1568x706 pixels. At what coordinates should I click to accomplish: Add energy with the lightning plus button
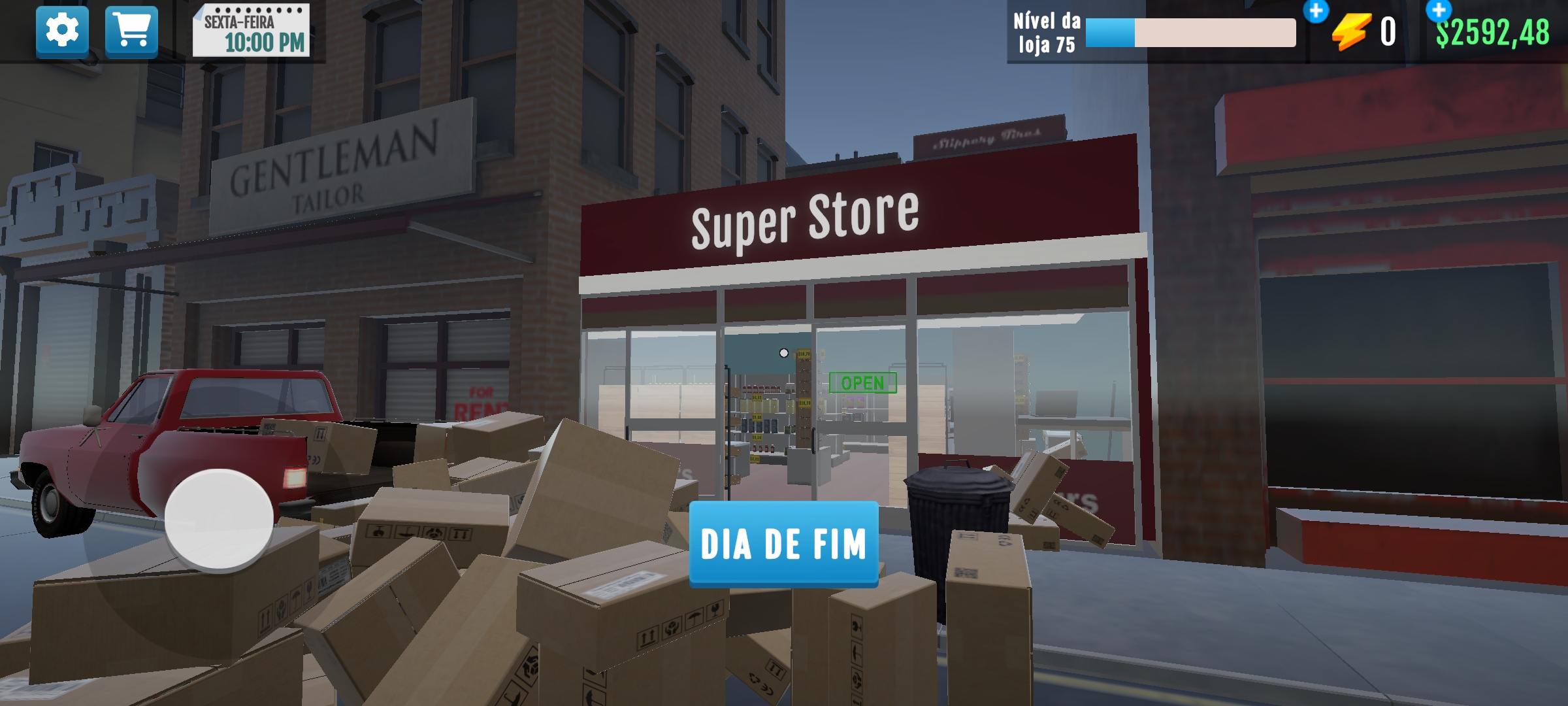coord(1316,11)
